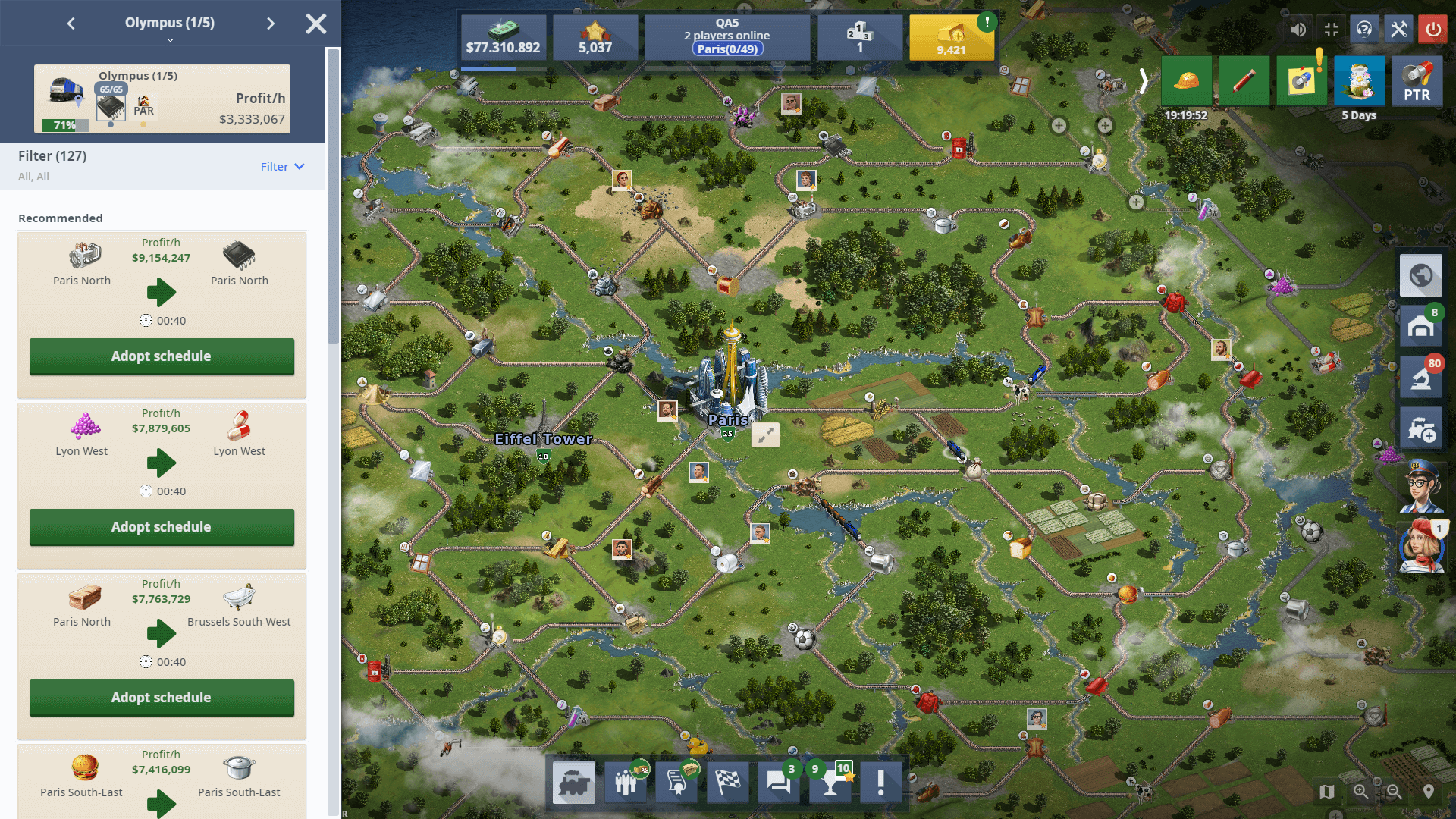Open settings with the wrench icon
Image resolution: width=1456 pixels, height=819 pixels.
click(1398, 30)
